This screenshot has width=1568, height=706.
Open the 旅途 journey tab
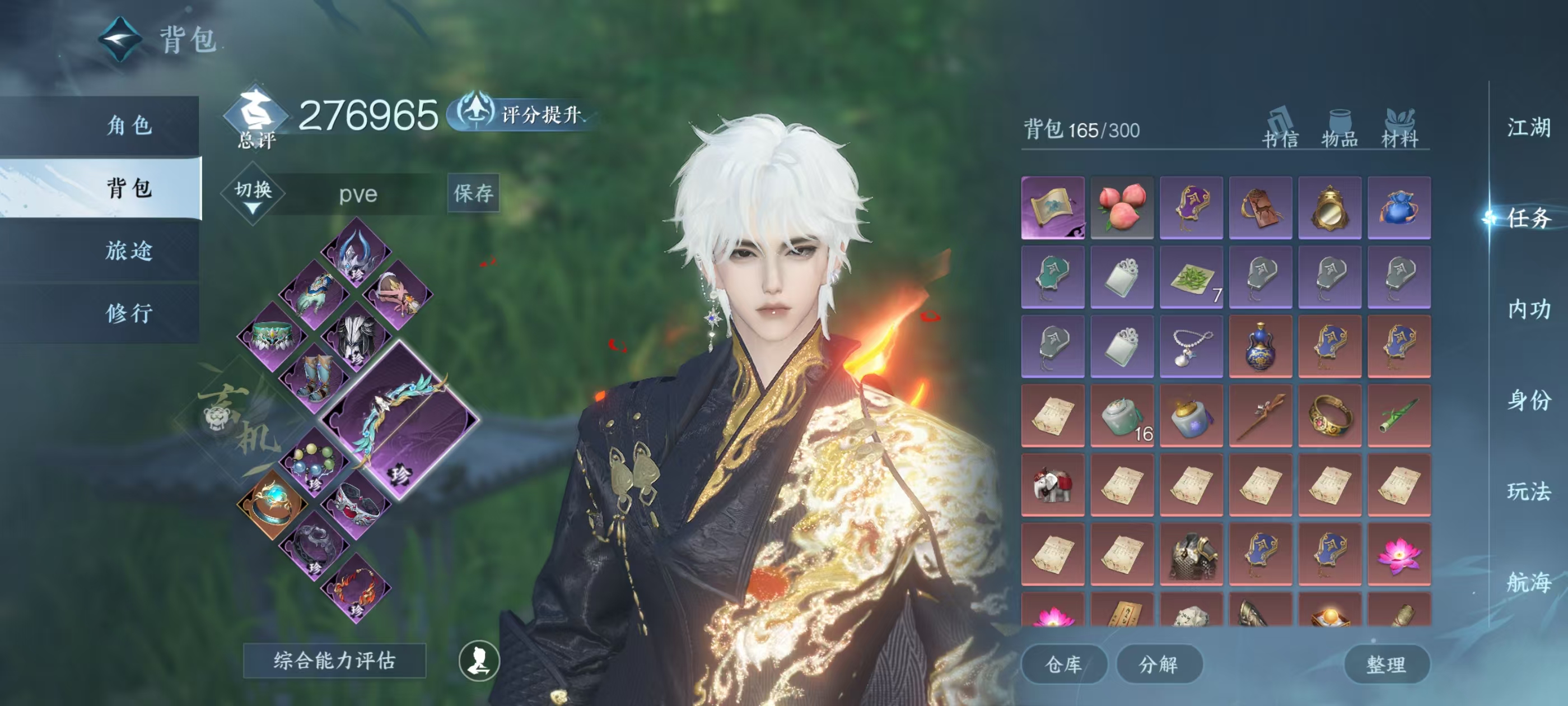(128, 251)
